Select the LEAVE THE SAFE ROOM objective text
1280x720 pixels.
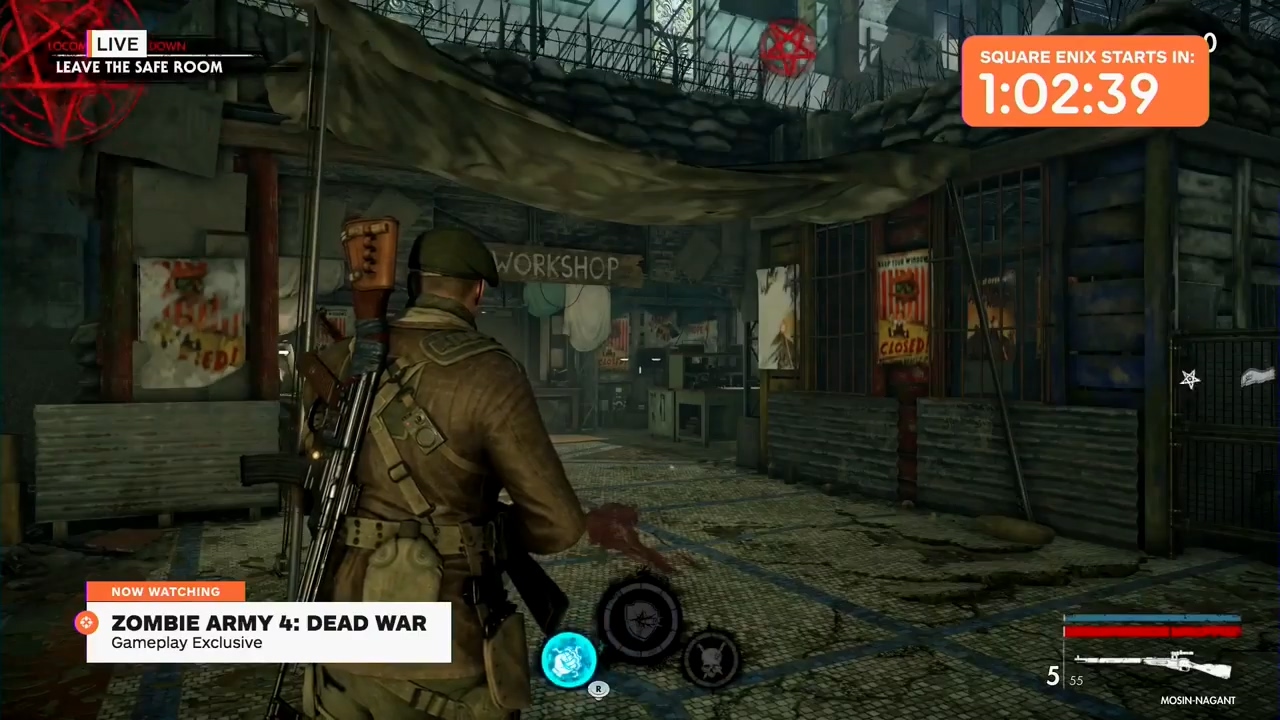(x=139, y=67)
